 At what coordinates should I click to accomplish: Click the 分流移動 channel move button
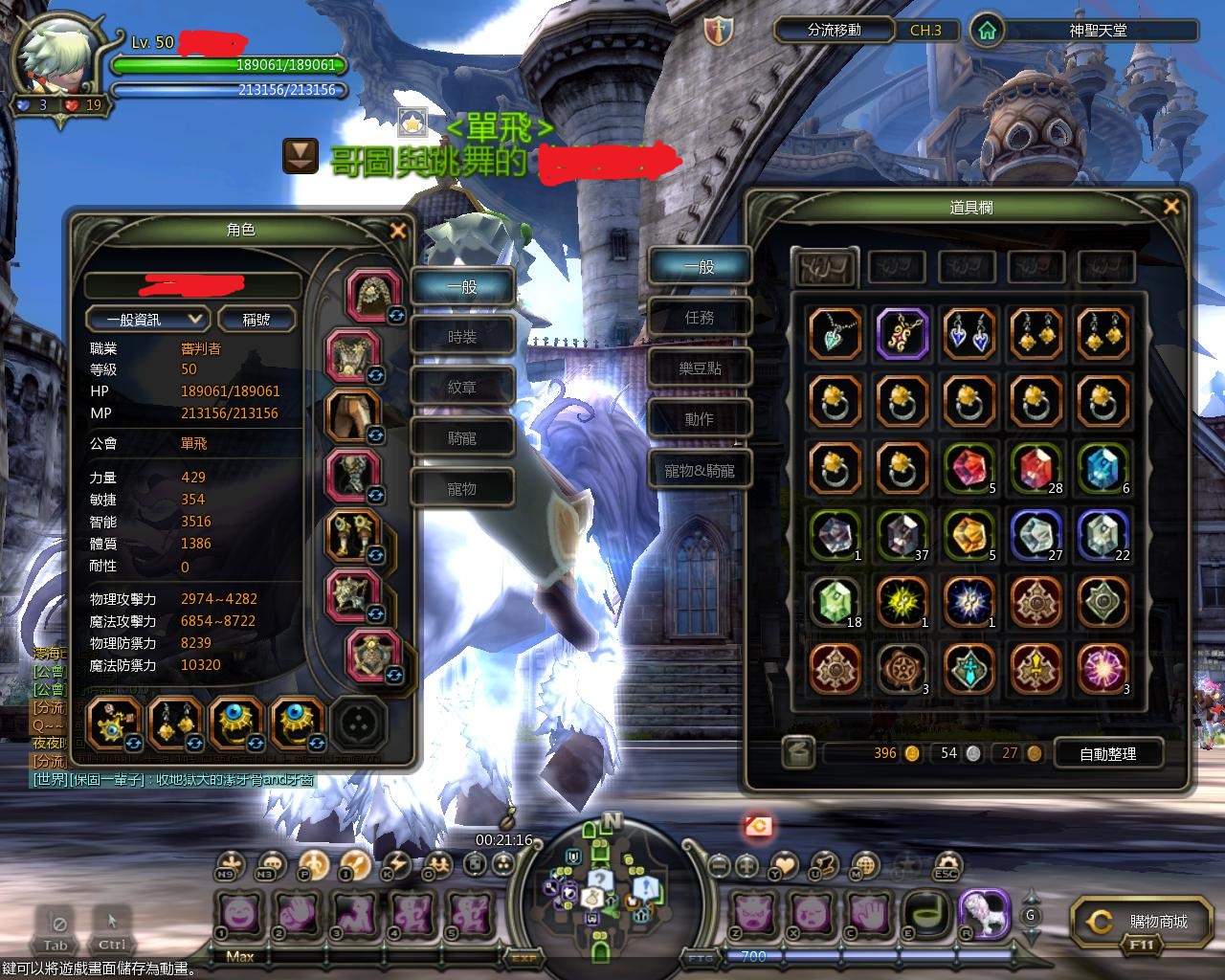tap(834, 31)
